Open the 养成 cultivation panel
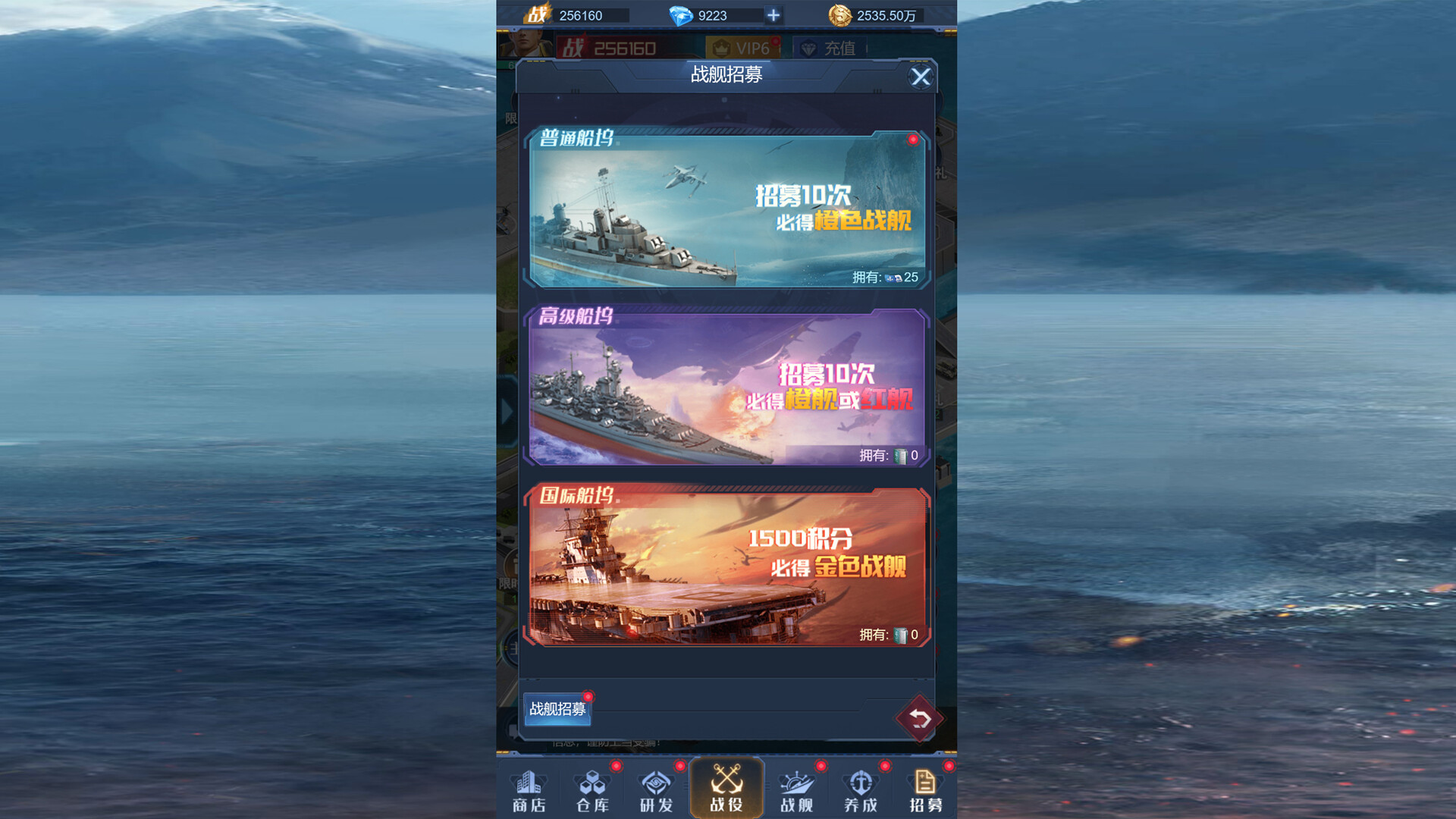Image resolution: width=1456 pixels, height=819 pixels. click(859, 789)
